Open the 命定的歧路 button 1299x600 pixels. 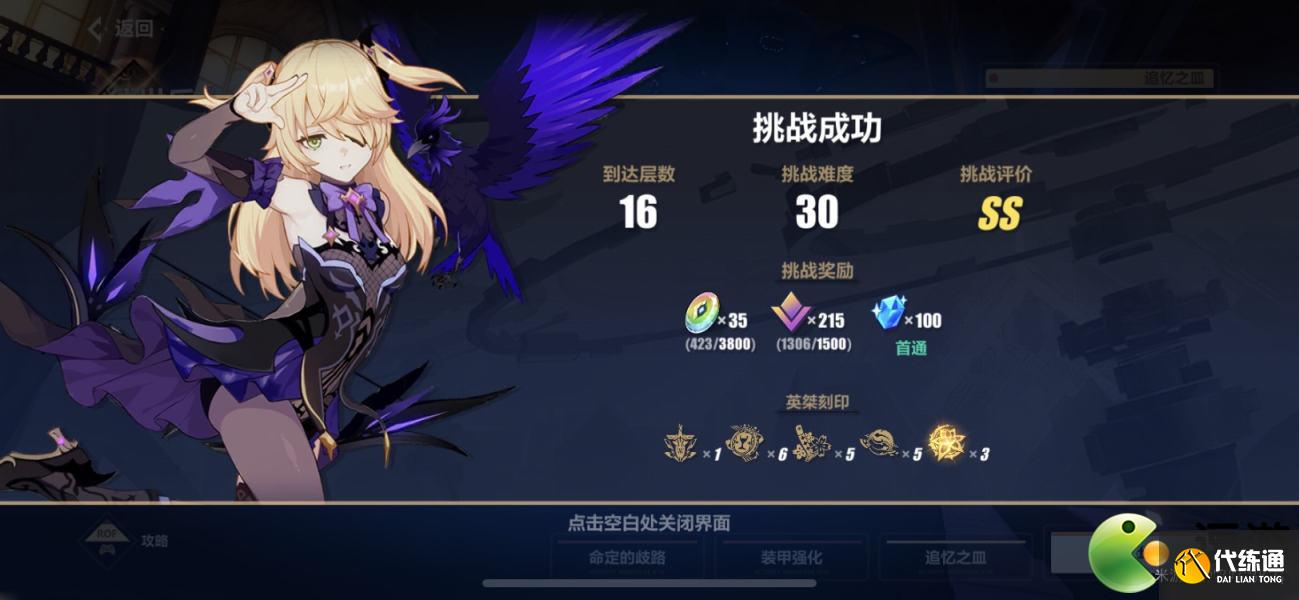click(x=626, y=557)
